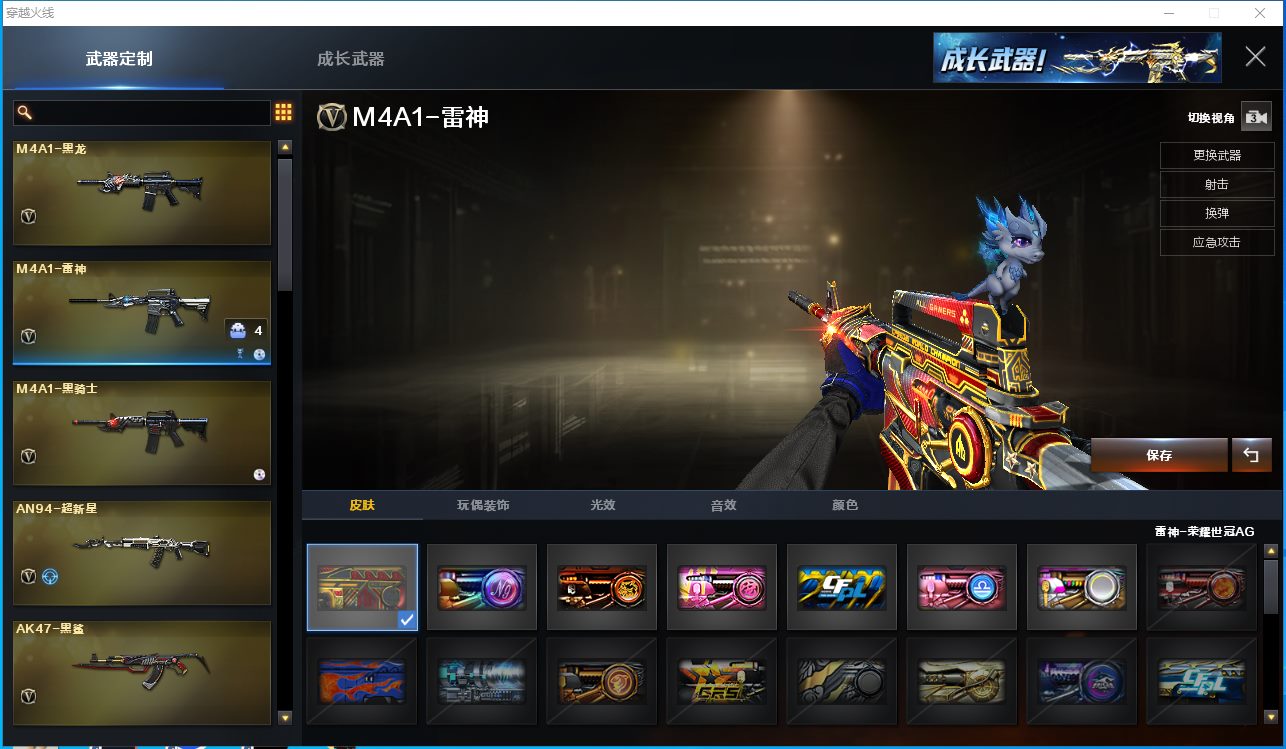The height and width of the screenshot is (749, 1286).
Task: Open the 成长武器 promotional banner
Action: click(x=1076, y=58)
